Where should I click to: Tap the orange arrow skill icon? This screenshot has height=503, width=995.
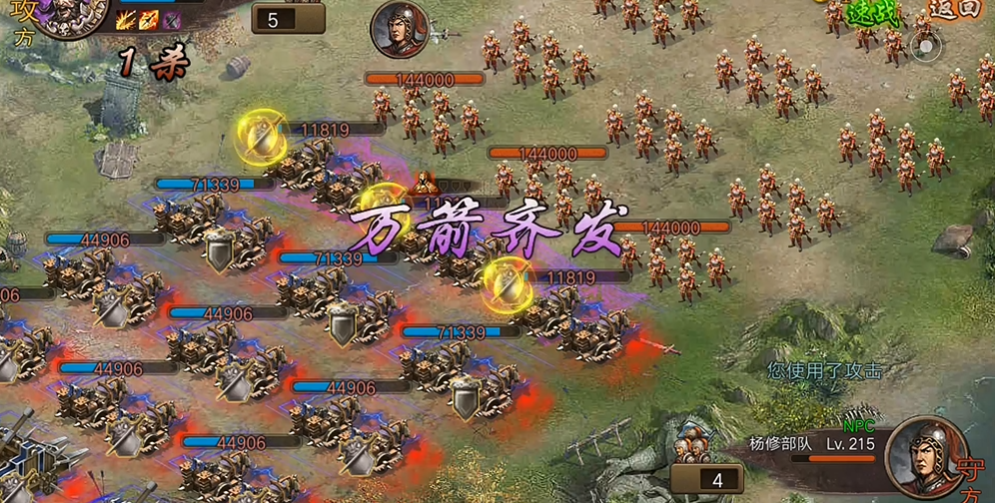pos(149,19)
